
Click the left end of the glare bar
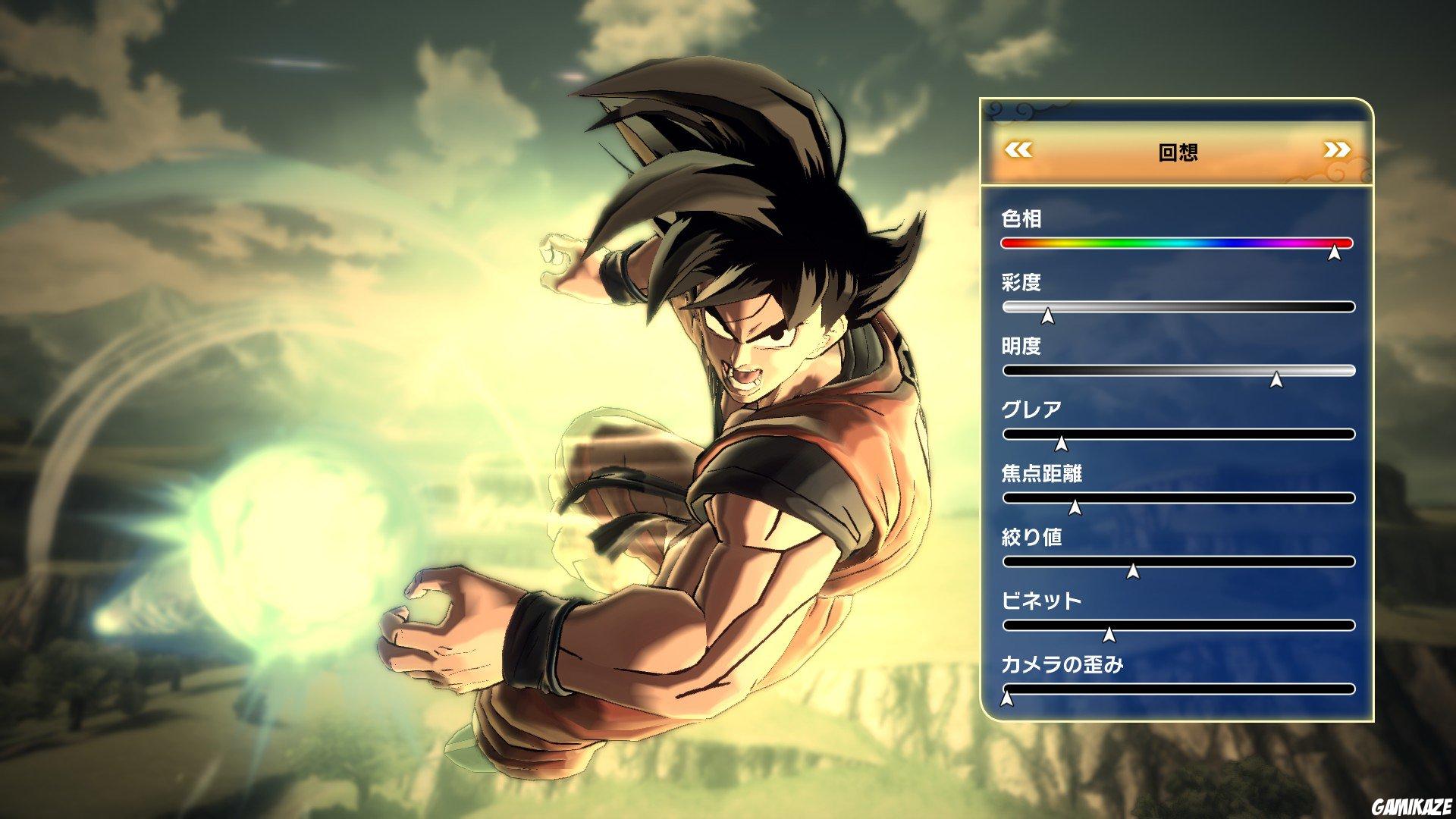point(1007,434)
